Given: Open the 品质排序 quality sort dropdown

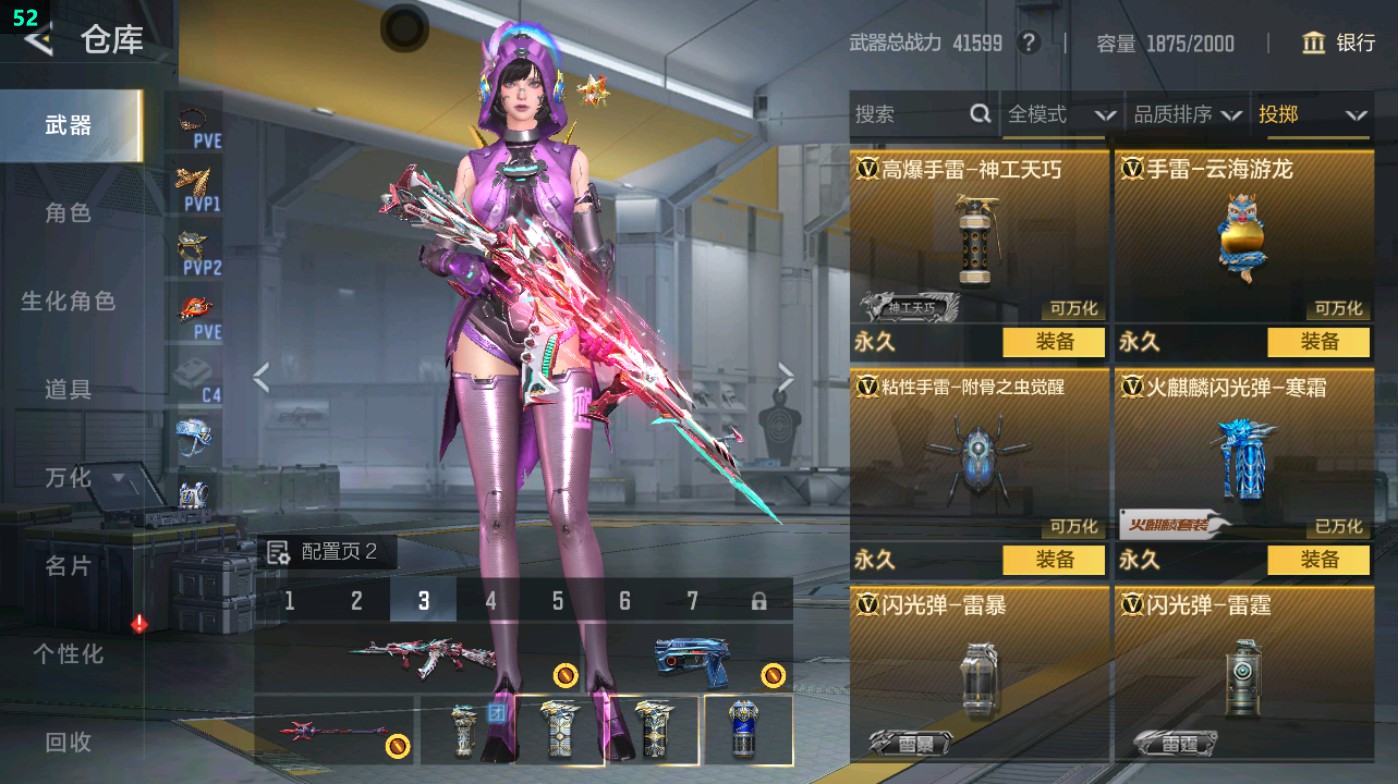Looking at the screenshot, I should point(1187,115).
